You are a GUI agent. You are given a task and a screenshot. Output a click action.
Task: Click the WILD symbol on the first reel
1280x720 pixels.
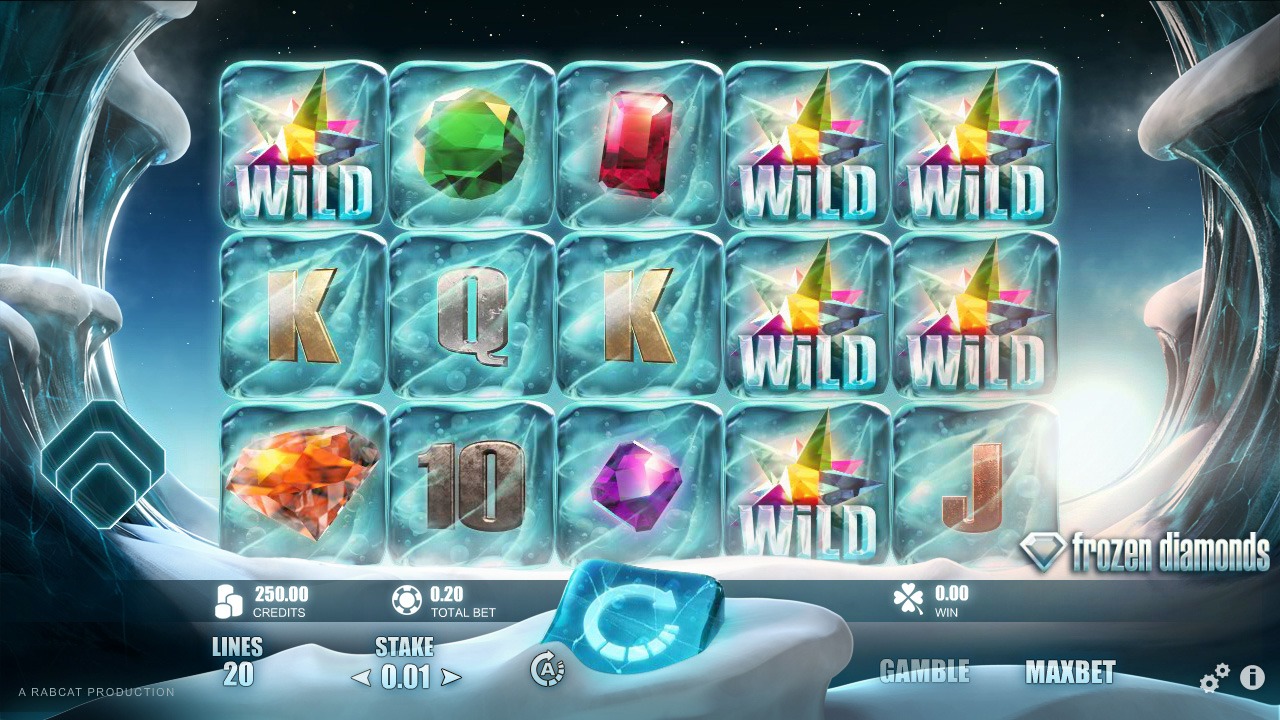click(302, 144)
